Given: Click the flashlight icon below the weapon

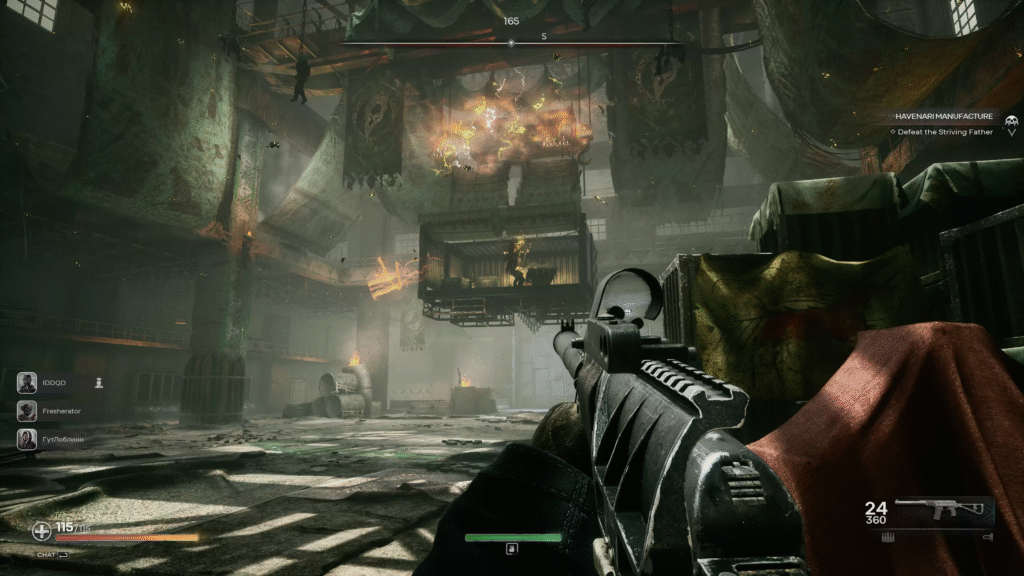Looking at the screenshot, I should 988,537.
